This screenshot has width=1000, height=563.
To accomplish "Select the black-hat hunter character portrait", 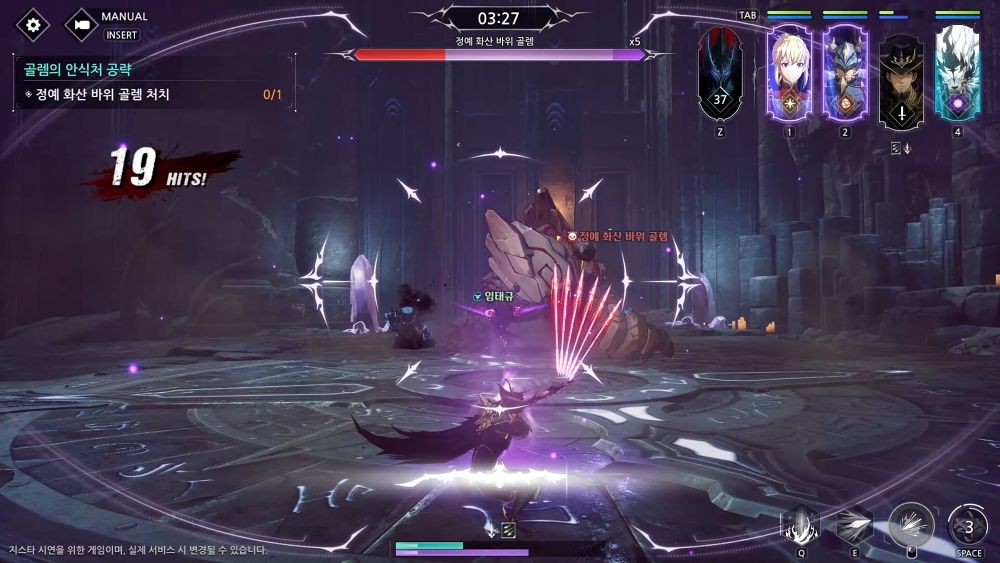I will [x=900, y=74].
